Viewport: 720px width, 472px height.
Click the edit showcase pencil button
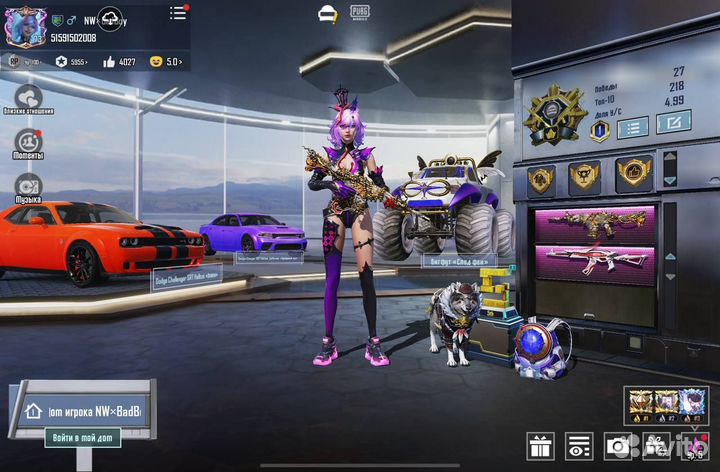673,123
